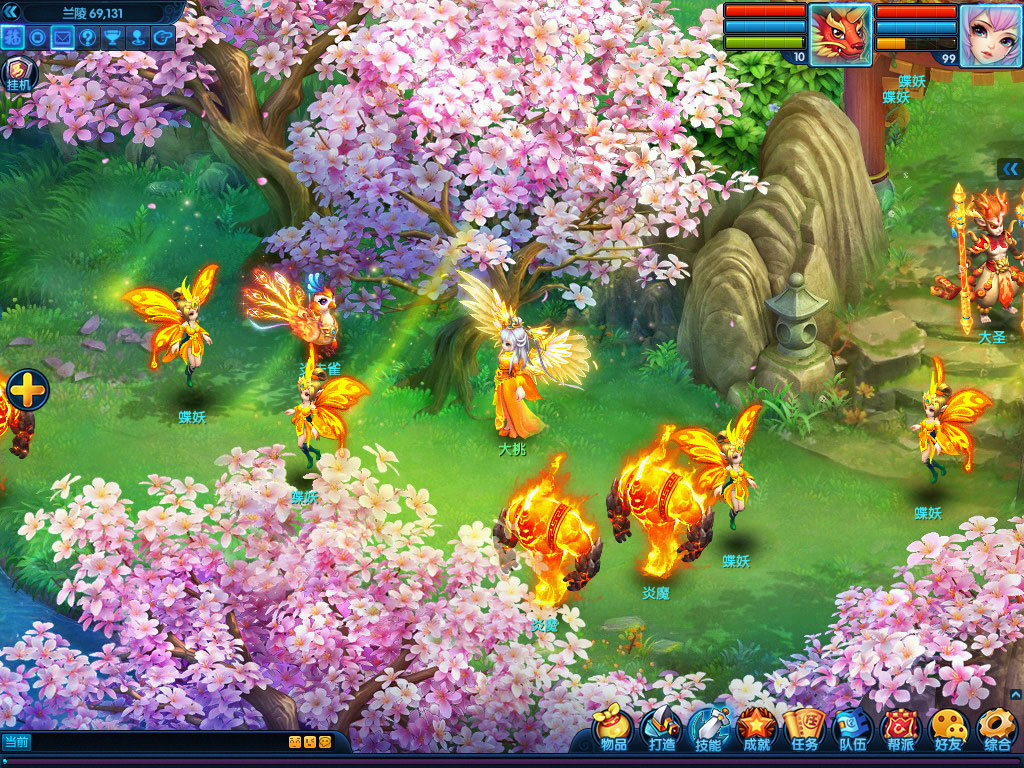Toggle the 挂机 auto-battle button
Image resolution: width=1024 pixels, height=768 pixels.
coord(19,73)
